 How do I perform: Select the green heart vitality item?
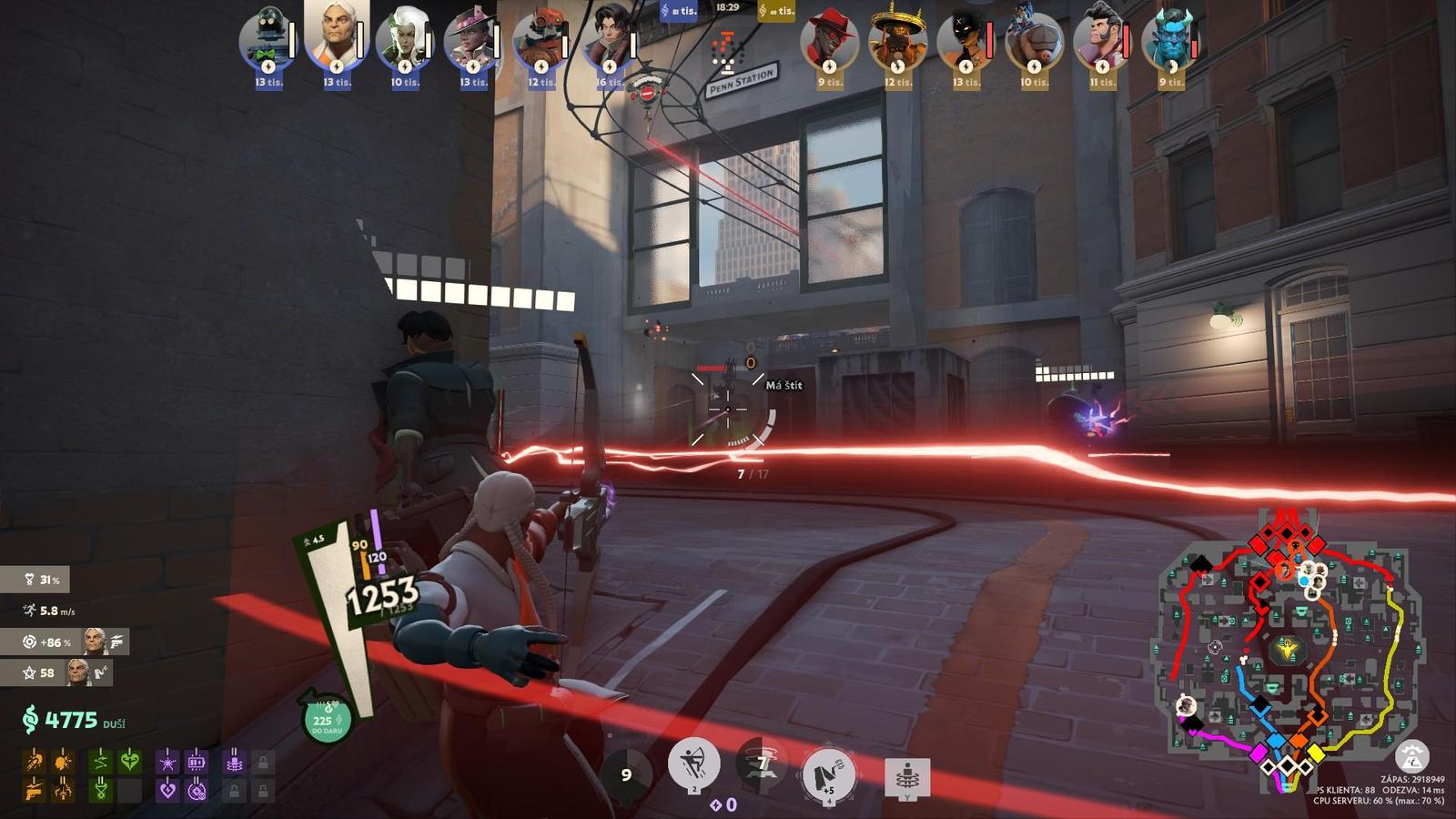click(130, 761)
